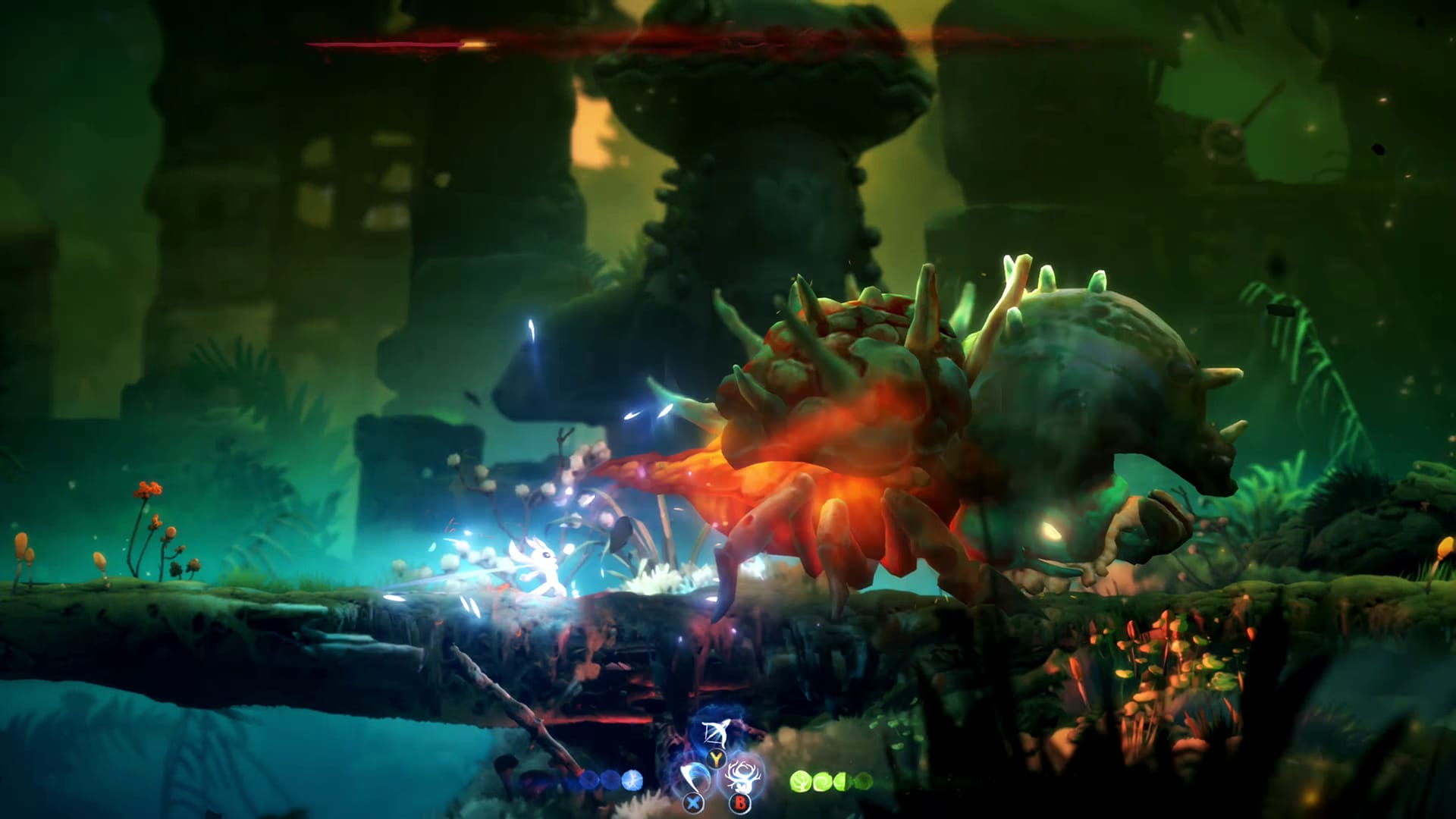Select the Spirit Arc bow ability icon
The height and width of the screenshot is (819, 1456).
[716, 733]
